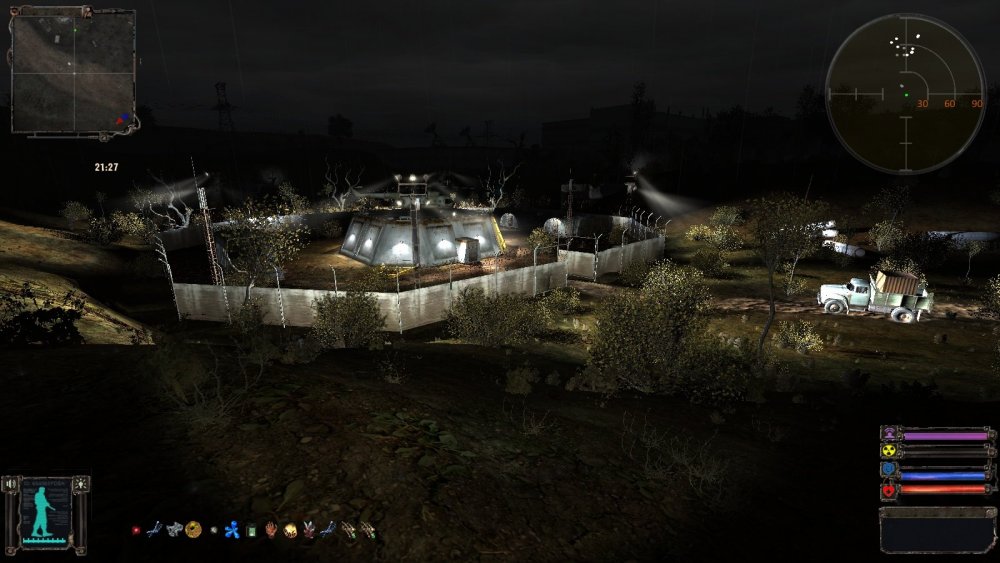Select the stalker posture silhouette panel
1000x563 pixels.
tap(44, 514)
